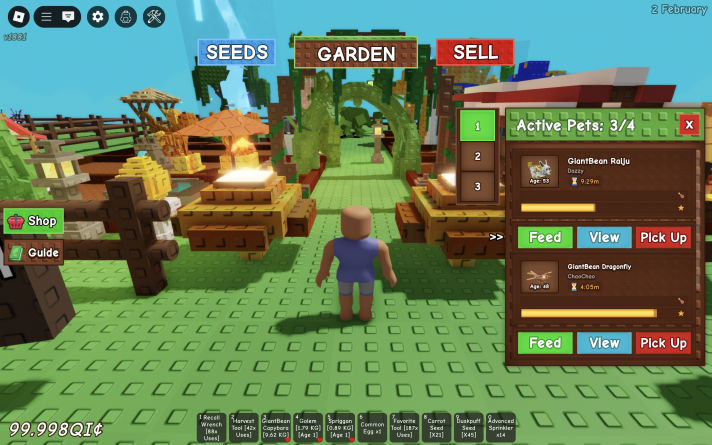Screen dimensions: 712x445
Task: Teleport using the SEEDS button
Action: [x=236, y=52]
